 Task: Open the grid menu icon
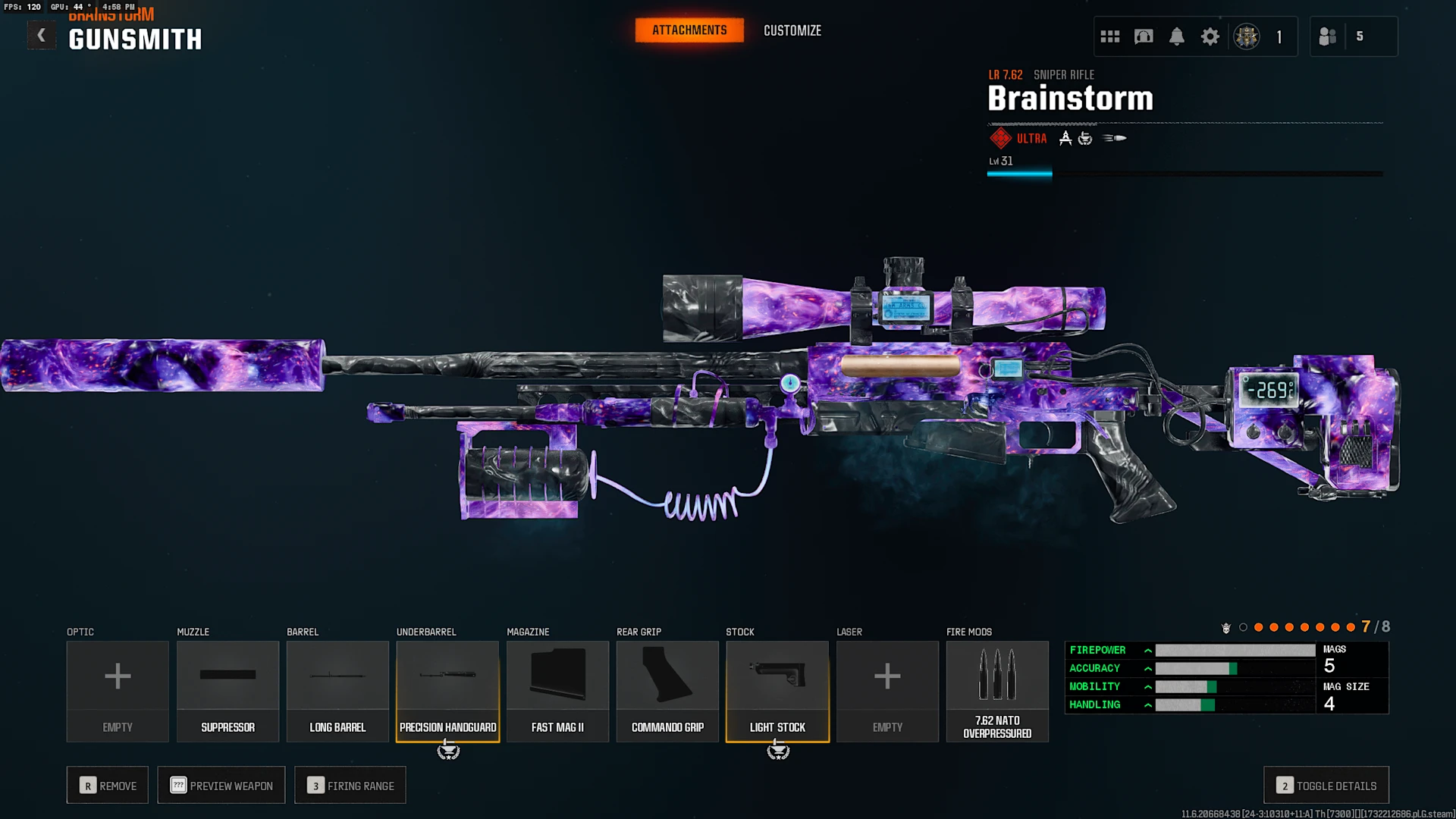(1110, 36)
